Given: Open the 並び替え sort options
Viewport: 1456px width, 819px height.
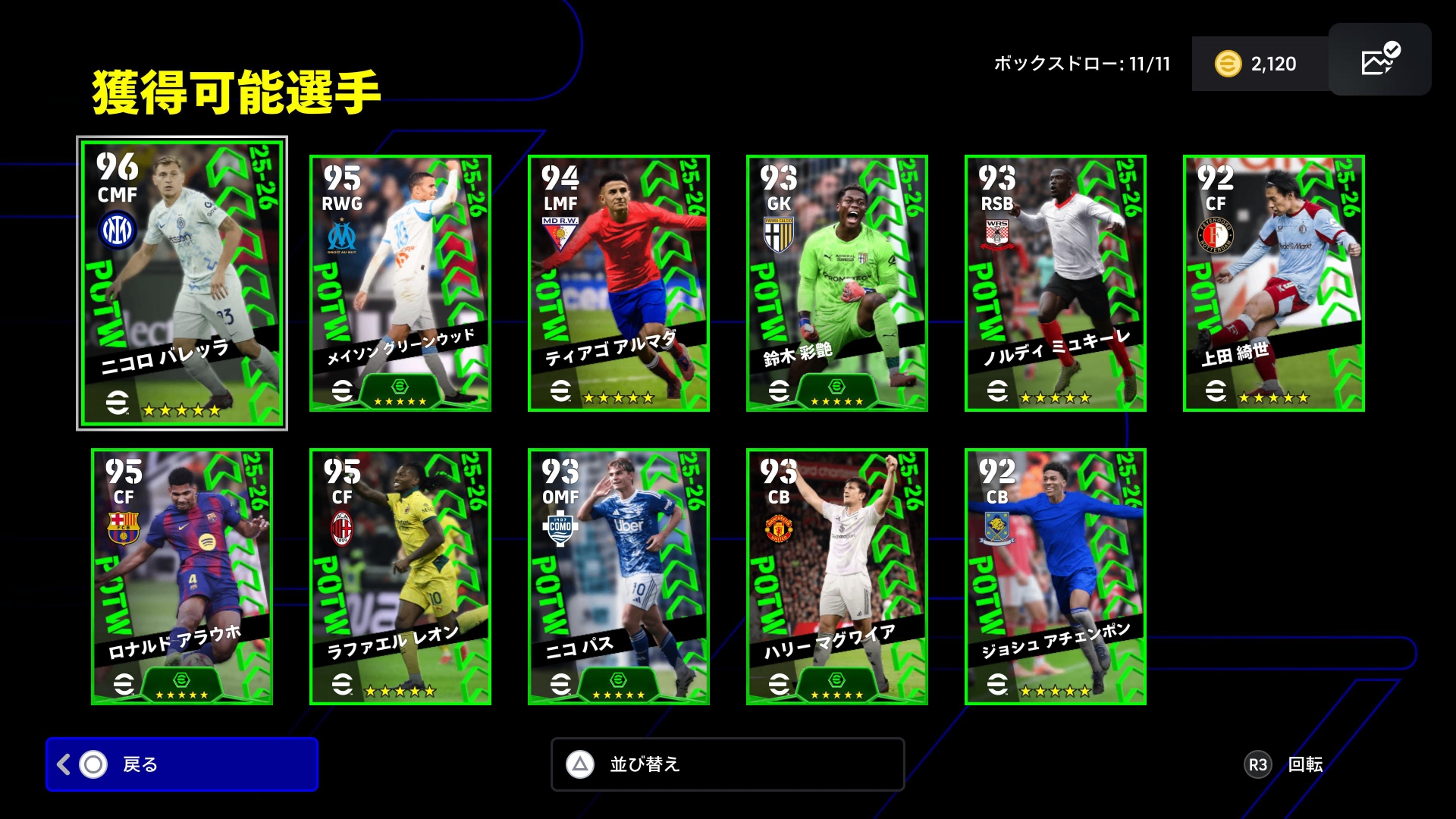Looking at the screenshot, I should (727, 764).
